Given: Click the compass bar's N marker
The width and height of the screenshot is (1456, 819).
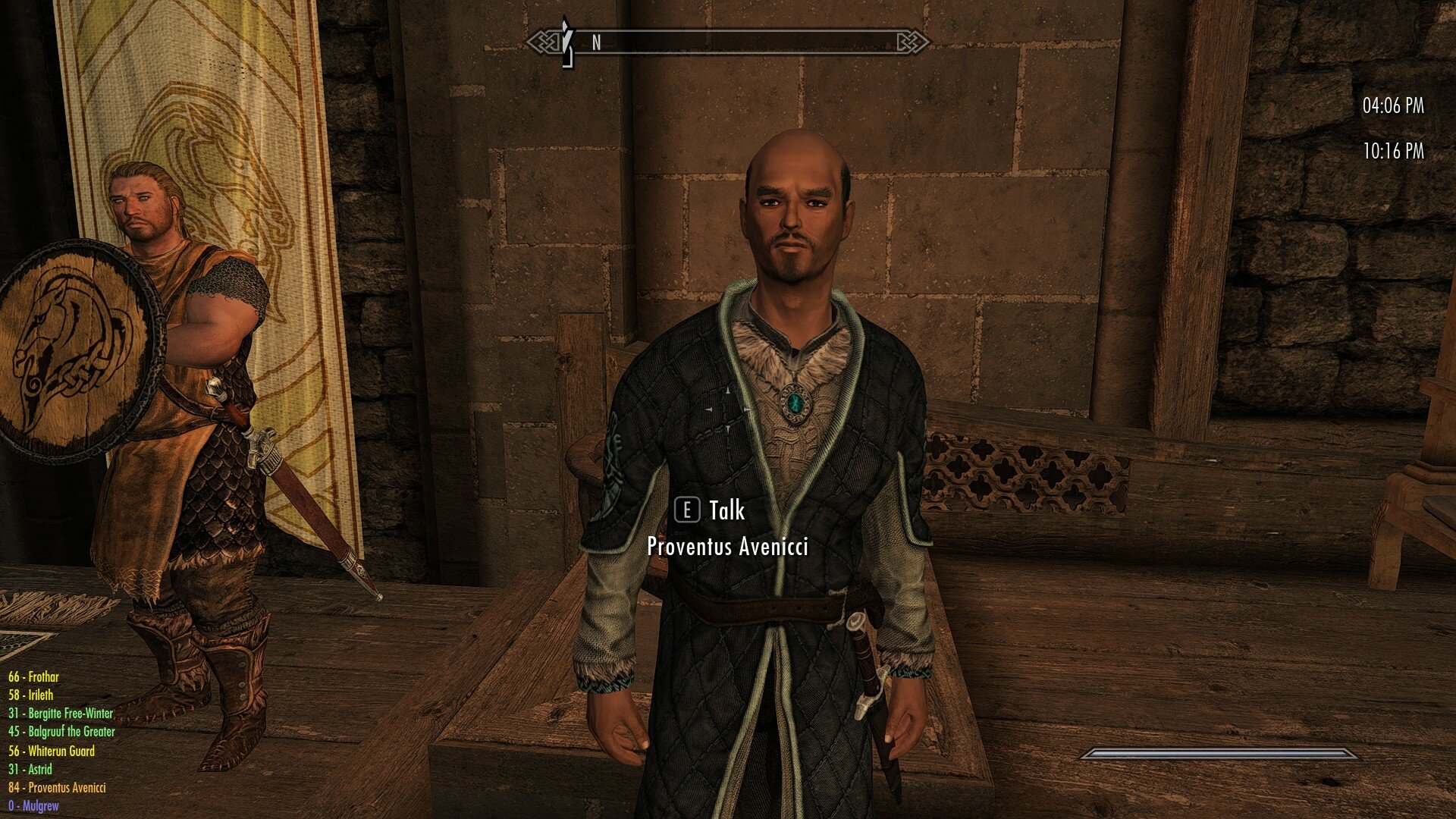Looking at the screenshot, I should click(596, 43).
